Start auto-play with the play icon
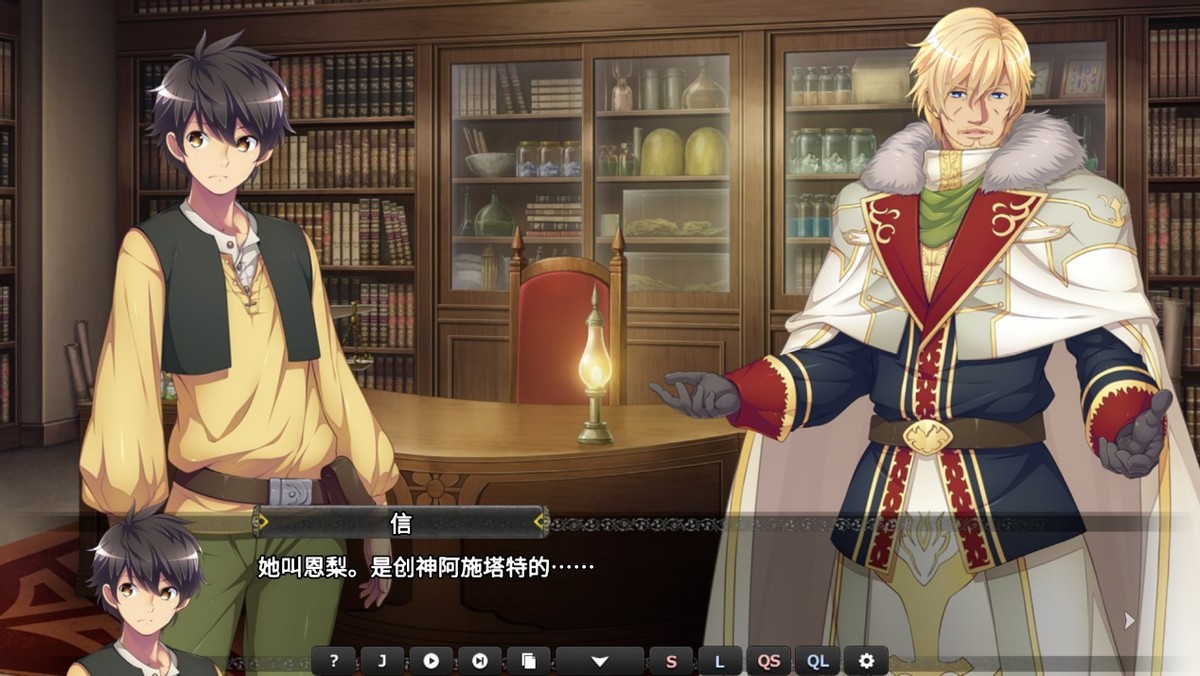This screenshot has width=1200, height=676. (x=431, y=661)
